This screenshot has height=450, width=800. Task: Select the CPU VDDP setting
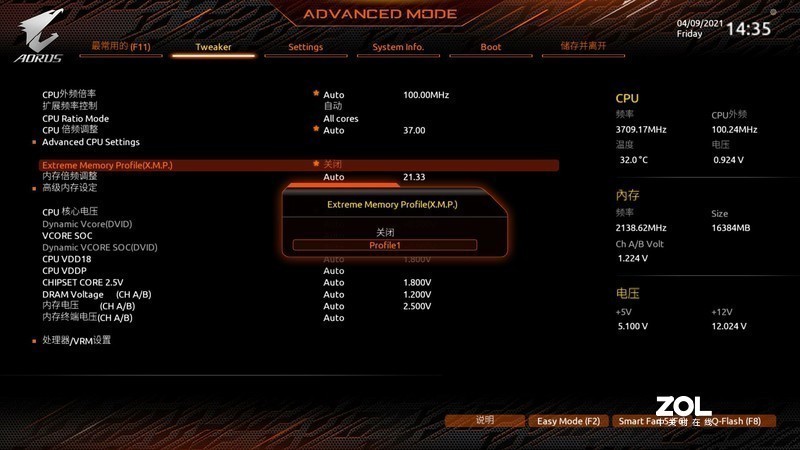coord(67,270)
